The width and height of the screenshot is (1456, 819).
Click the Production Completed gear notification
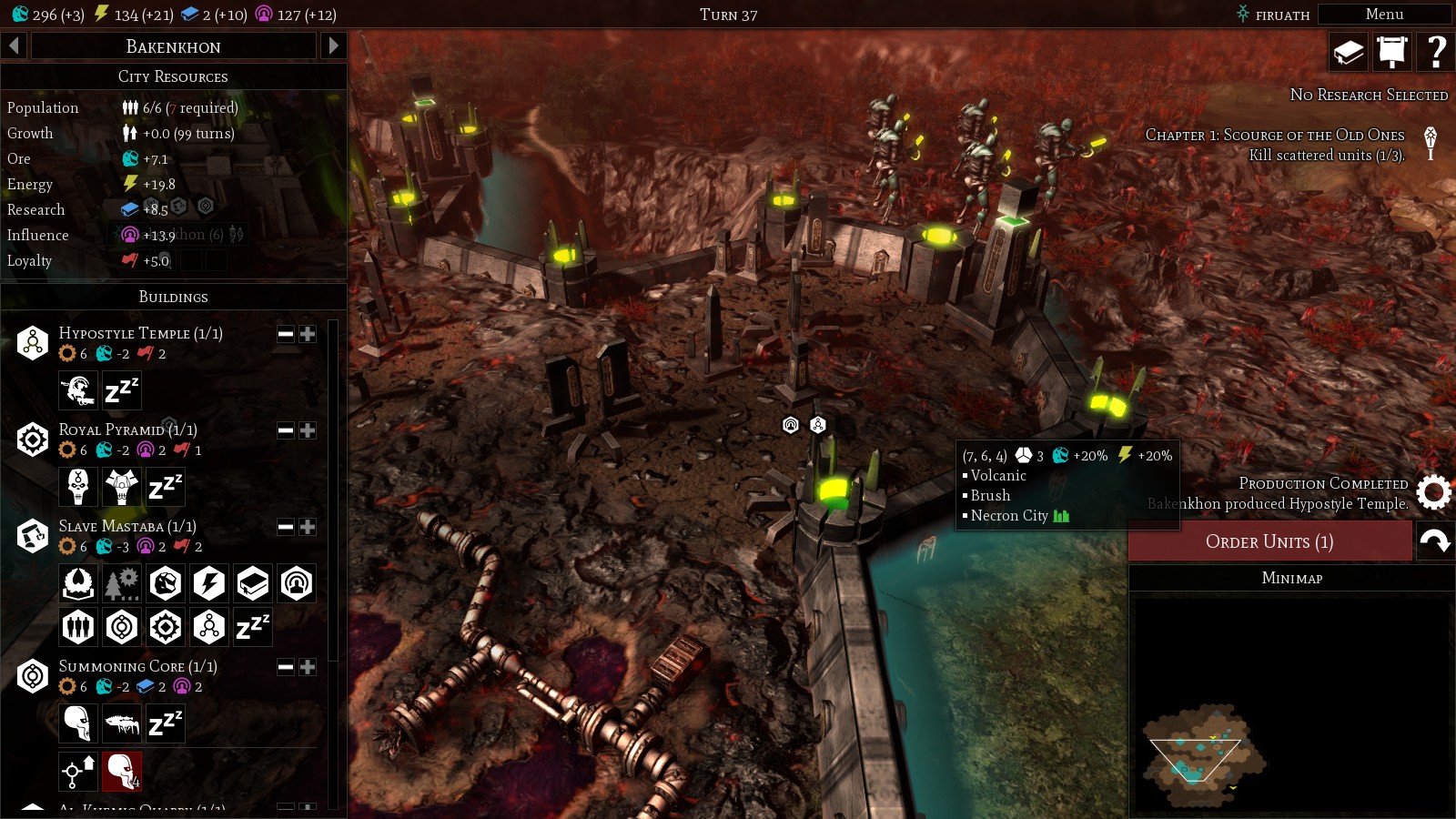1433,492
